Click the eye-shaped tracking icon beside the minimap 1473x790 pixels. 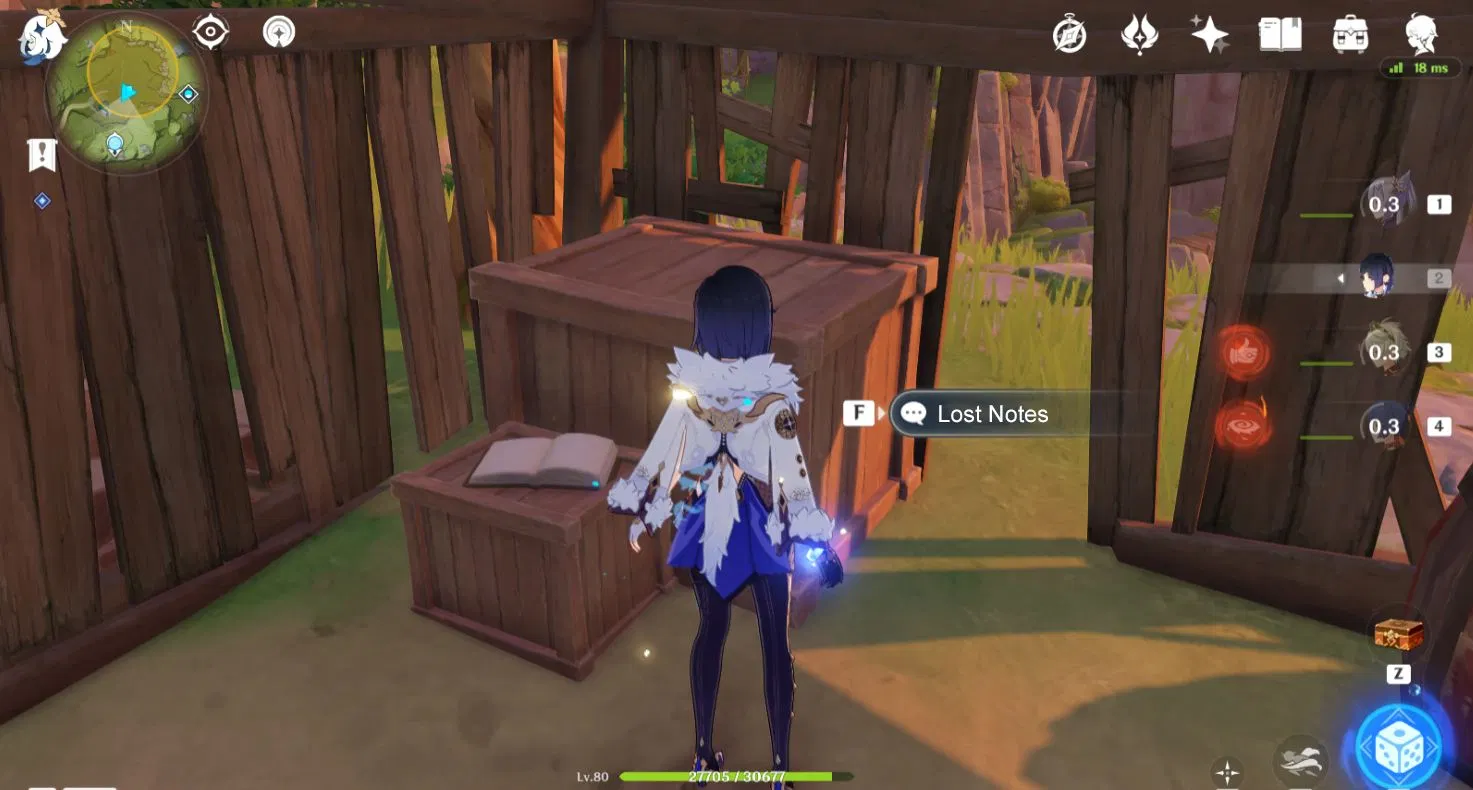[x=209, y=31]
